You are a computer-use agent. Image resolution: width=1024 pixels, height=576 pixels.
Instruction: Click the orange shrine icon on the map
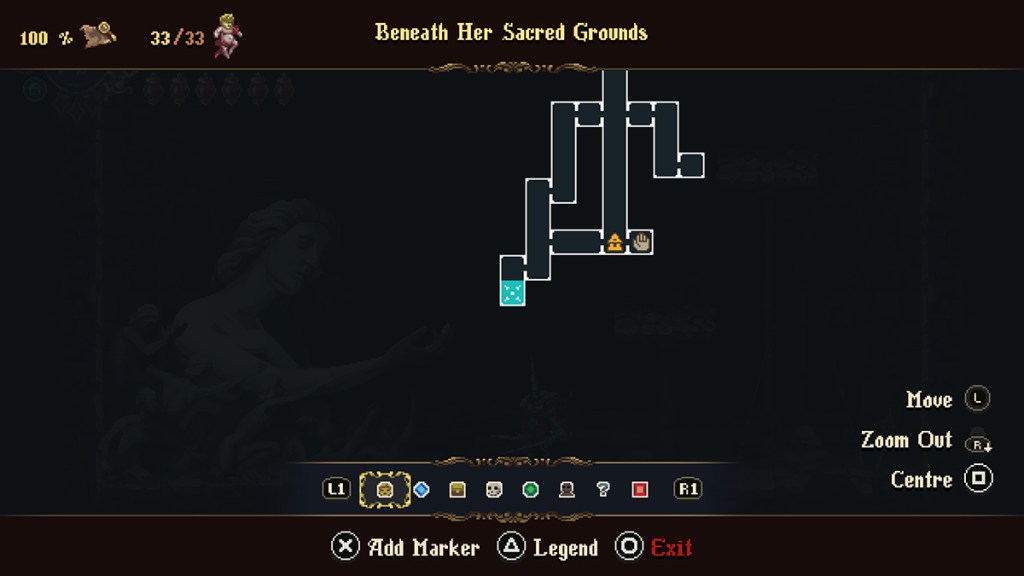coord(615,242)
